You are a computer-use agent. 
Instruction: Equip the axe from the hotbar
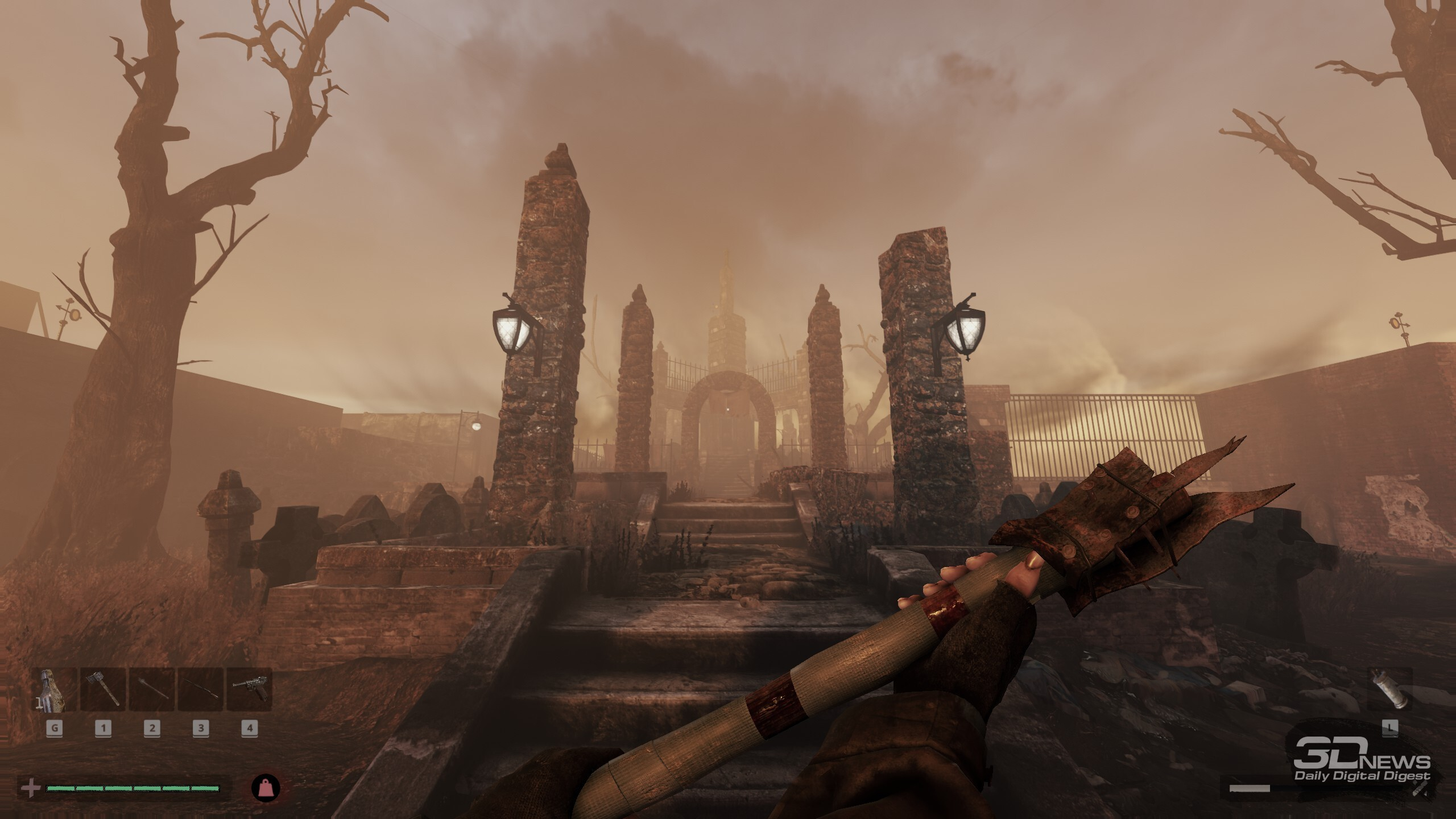(103, 690)
